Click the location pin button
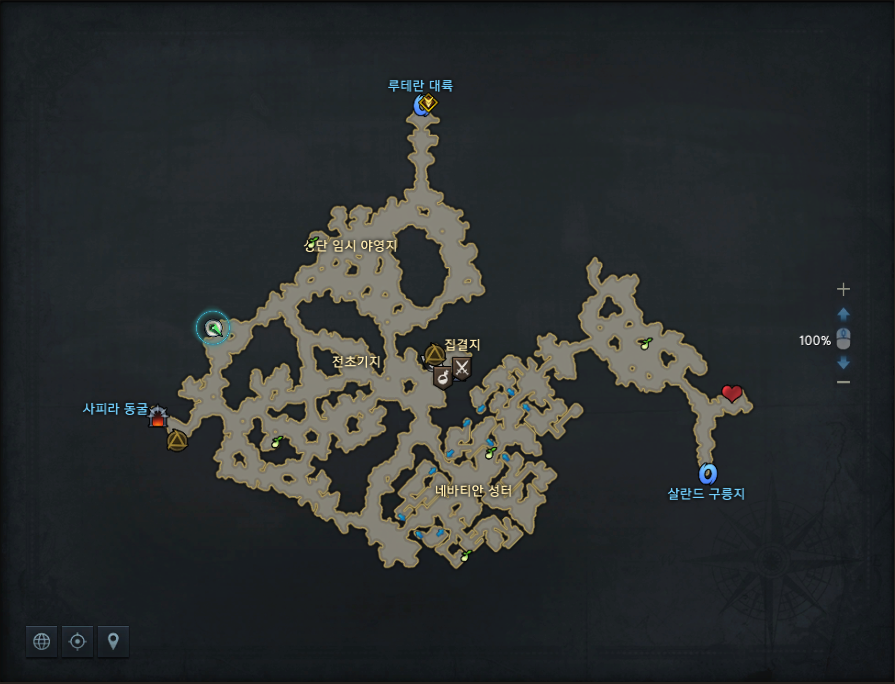Image resolution: width=895 pixels, height=684 pixels. [113, 642]
